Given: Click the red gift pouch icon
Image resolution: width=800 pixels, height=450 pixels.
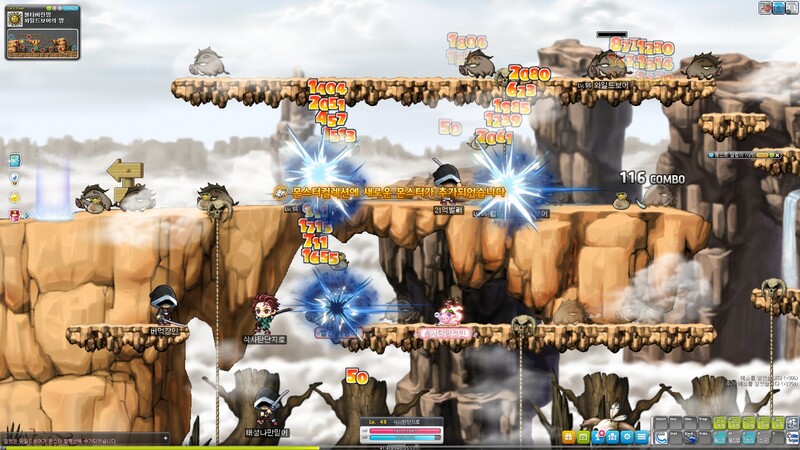Looking at the screenshot, I should [15, 214].
